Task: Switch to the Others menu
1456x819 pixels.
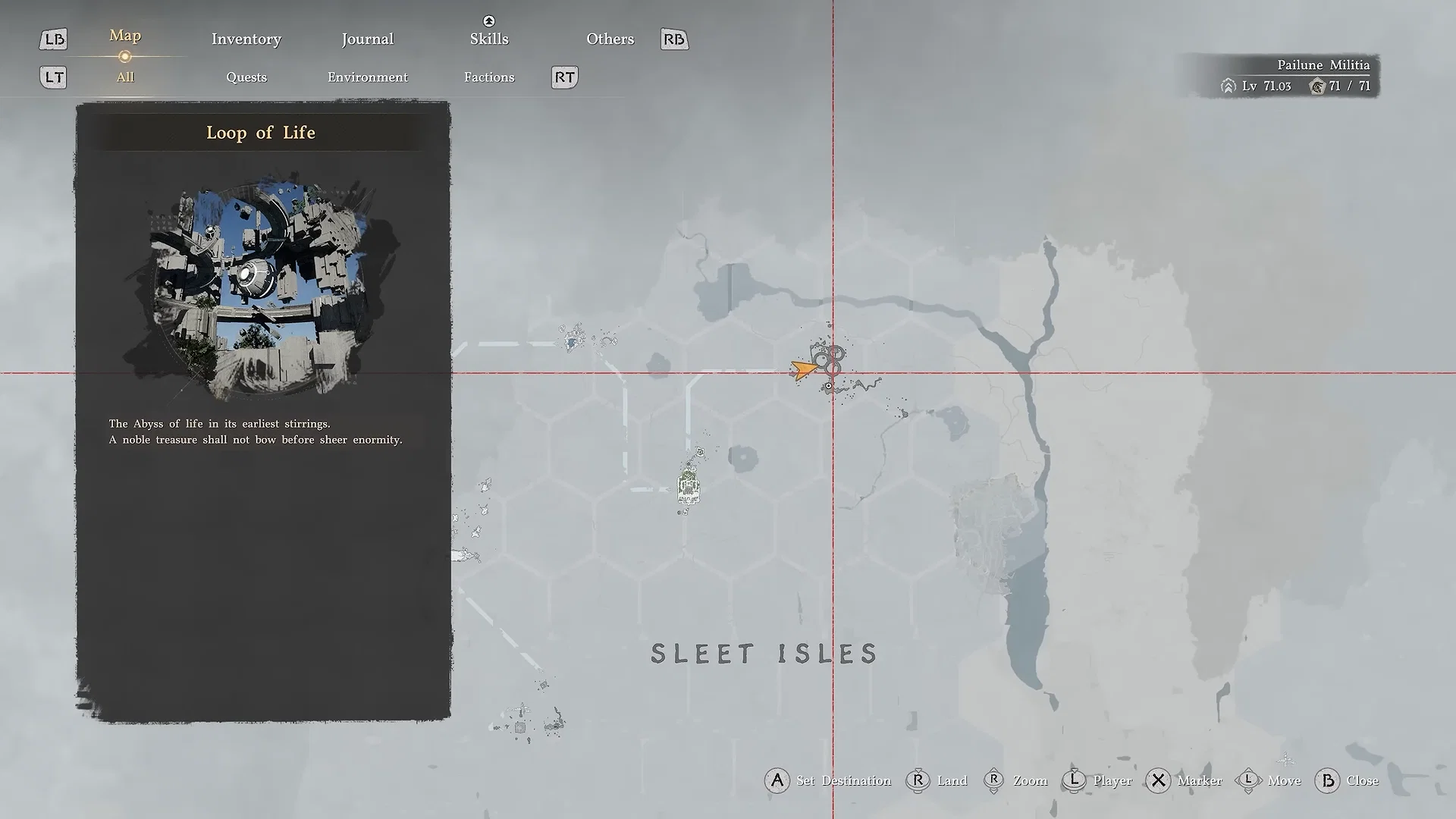Action: point(610,39)
